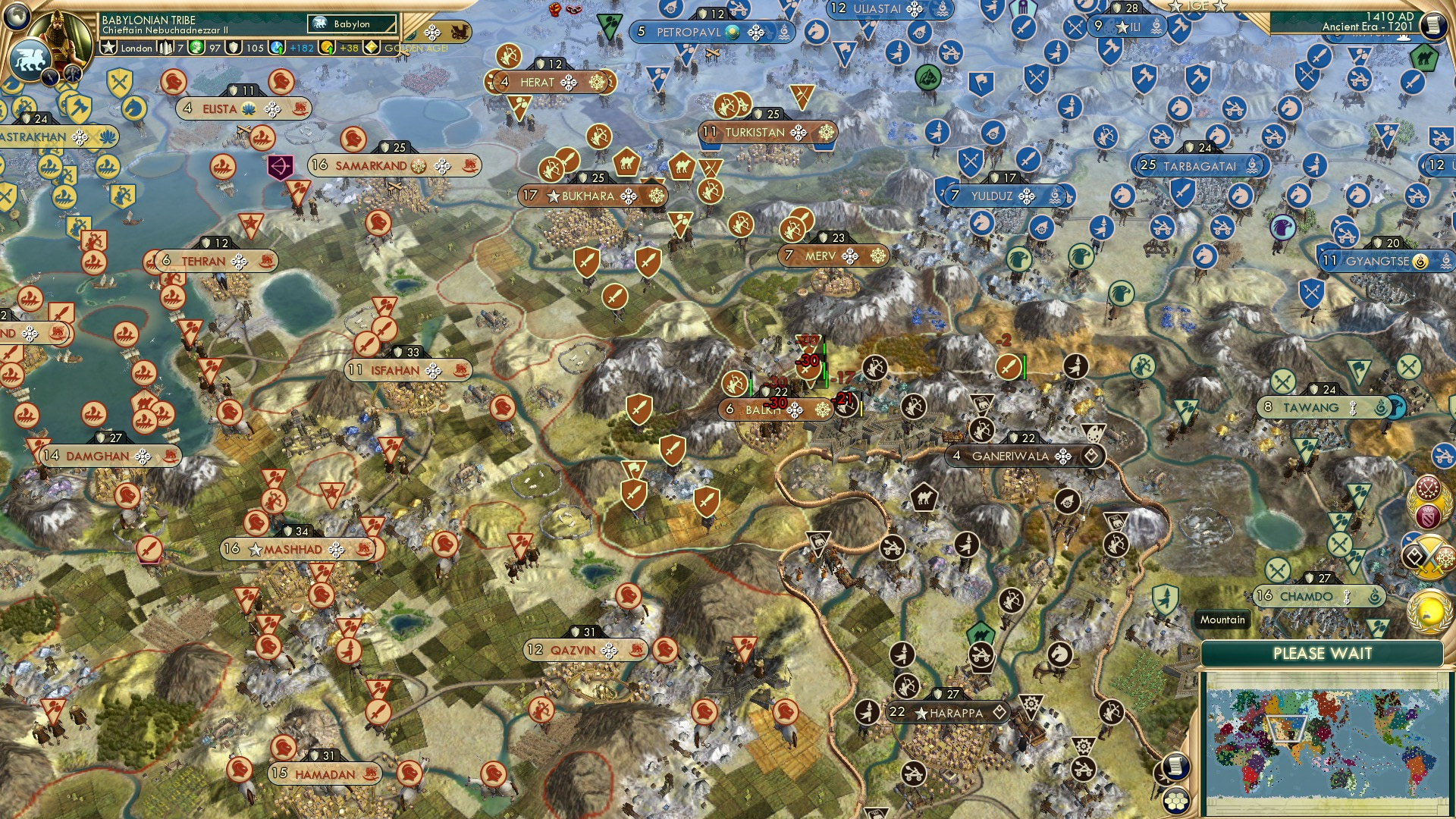This screenshot has height=819, width=1456.
Task: Toggle the star policy icon beside London
Action: (x=109, y=49)
